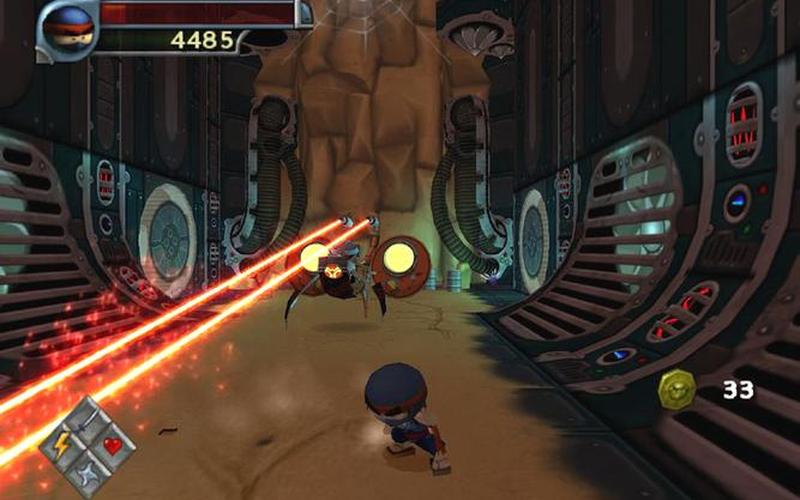
Task: Choose the red heart item slot
Action: click(x=111, y=445)
